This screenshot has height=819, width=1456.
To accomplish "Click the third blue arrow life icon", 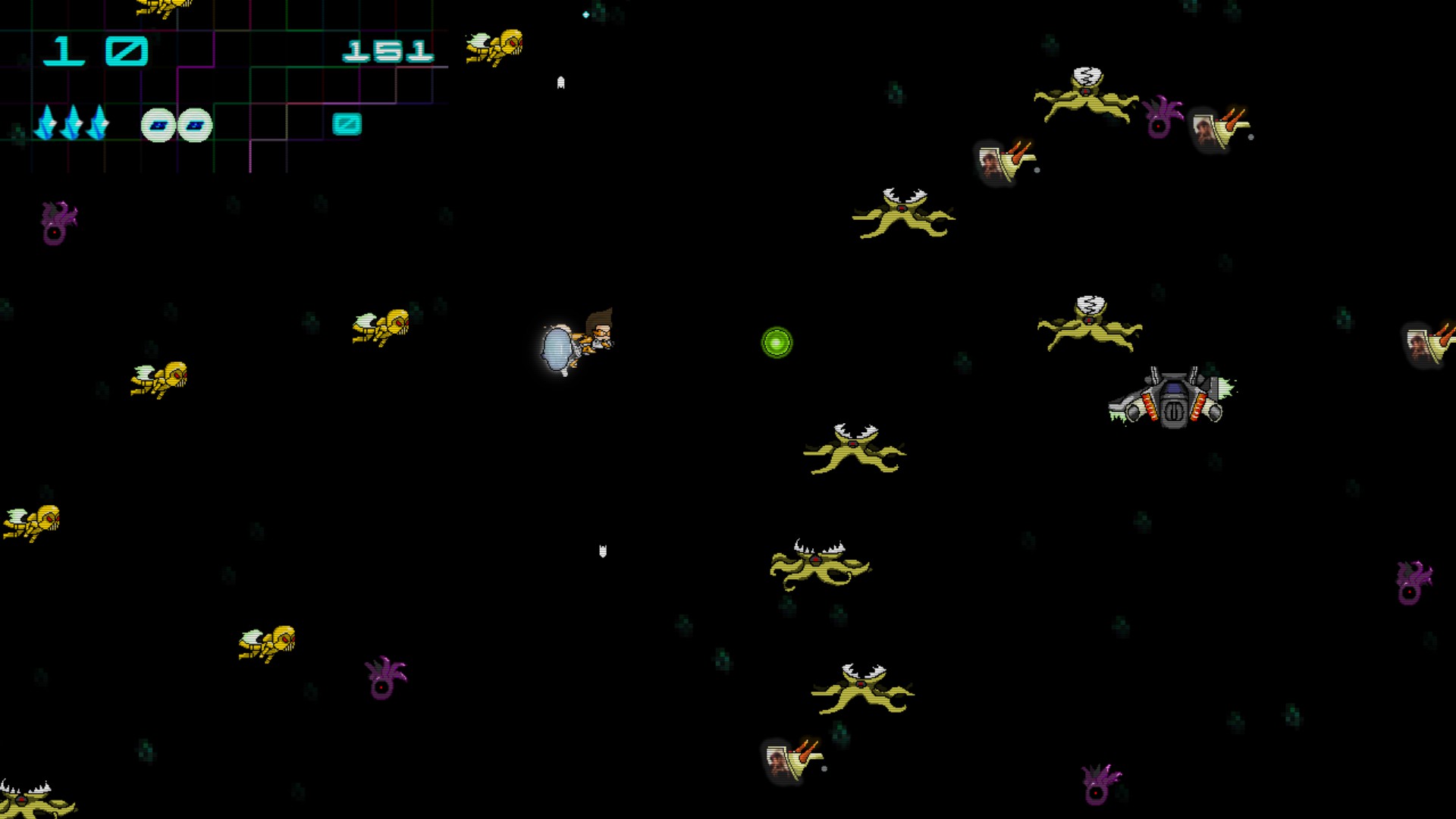I will (99, 121).
